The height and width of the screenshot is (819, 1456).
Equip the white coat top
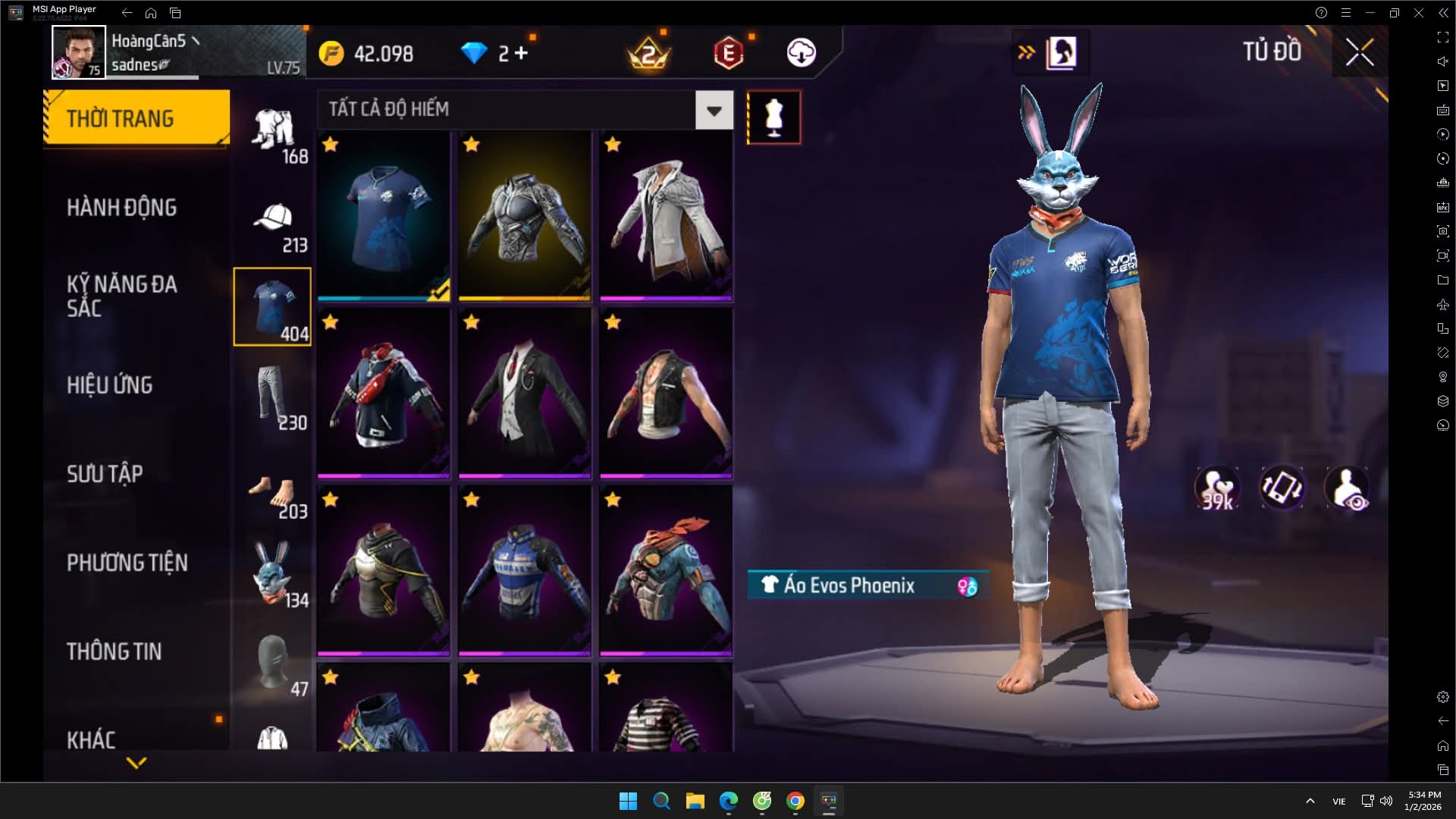(666, 216)
